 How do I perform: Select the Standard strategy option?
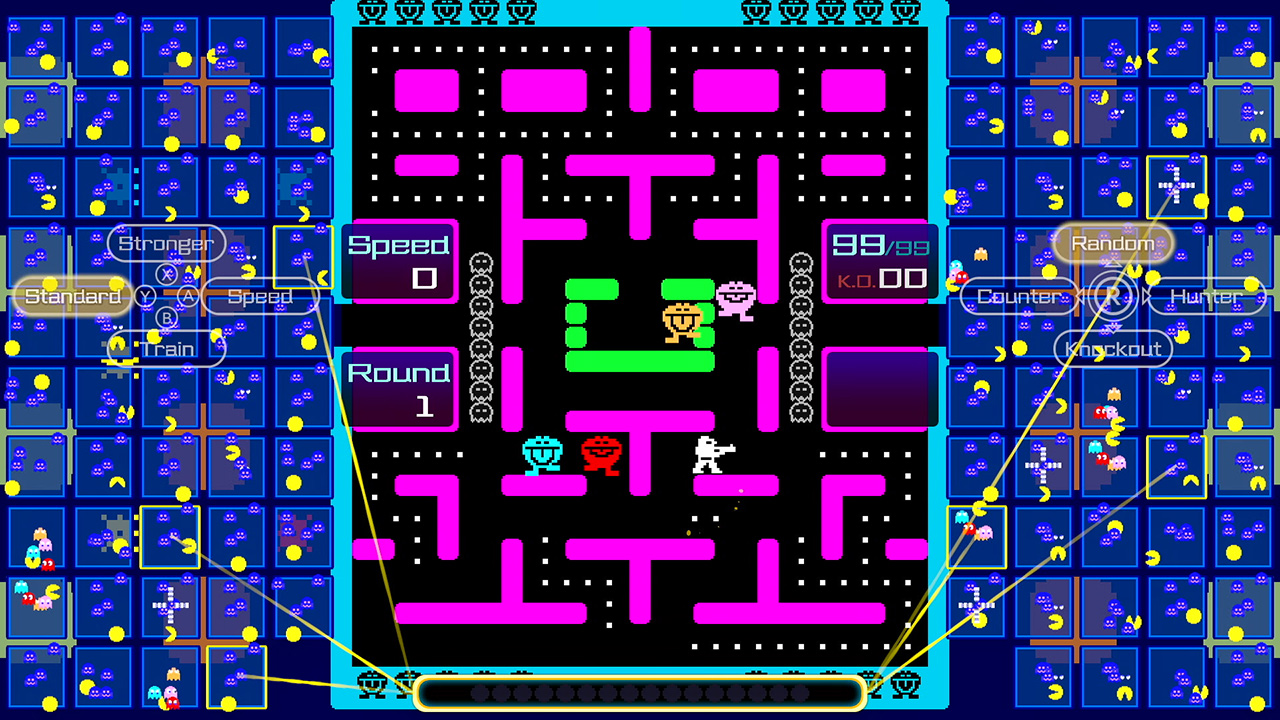click(x=72, y=296)
